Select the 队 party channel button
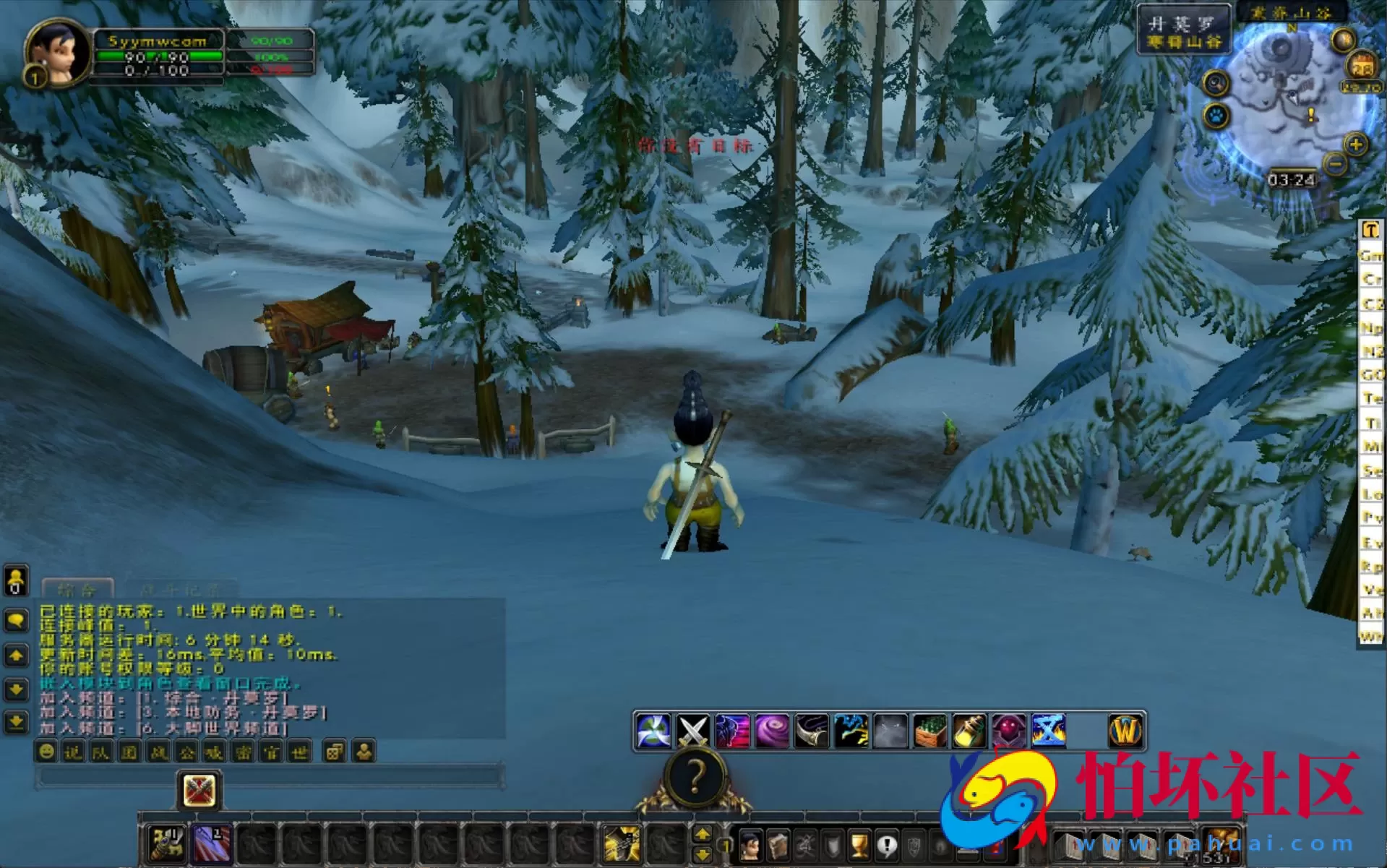 [x=101, y=752]
